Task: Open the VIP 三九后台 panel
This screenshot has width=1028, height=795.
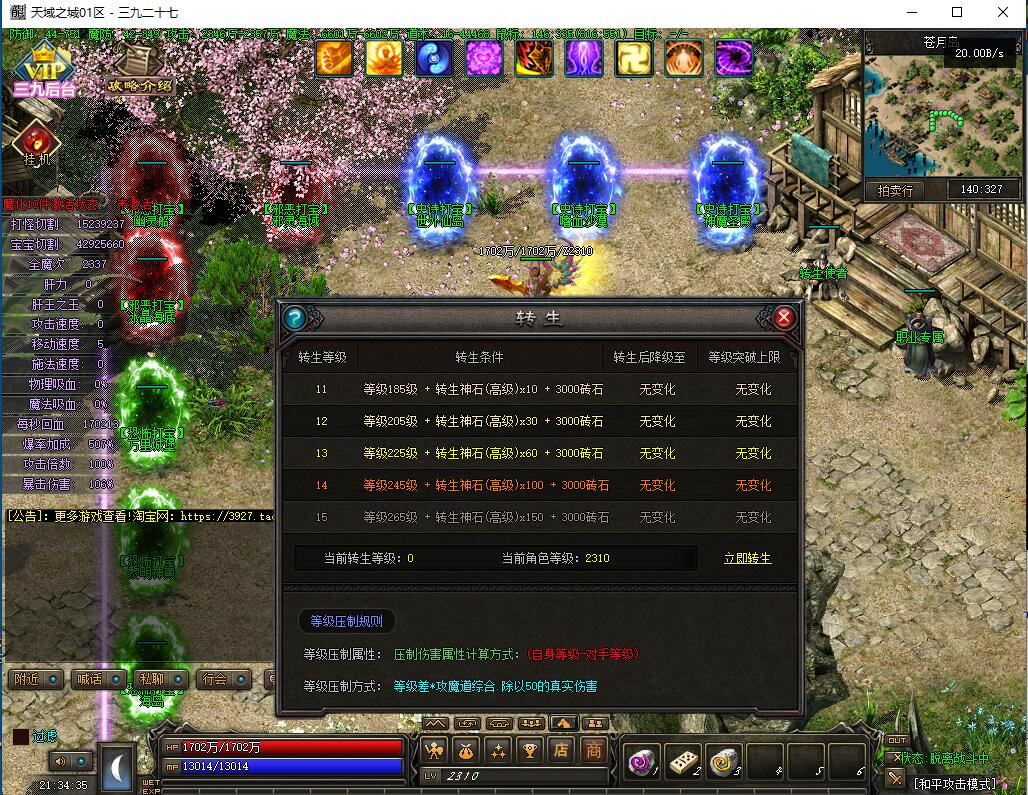Action: 44,70
